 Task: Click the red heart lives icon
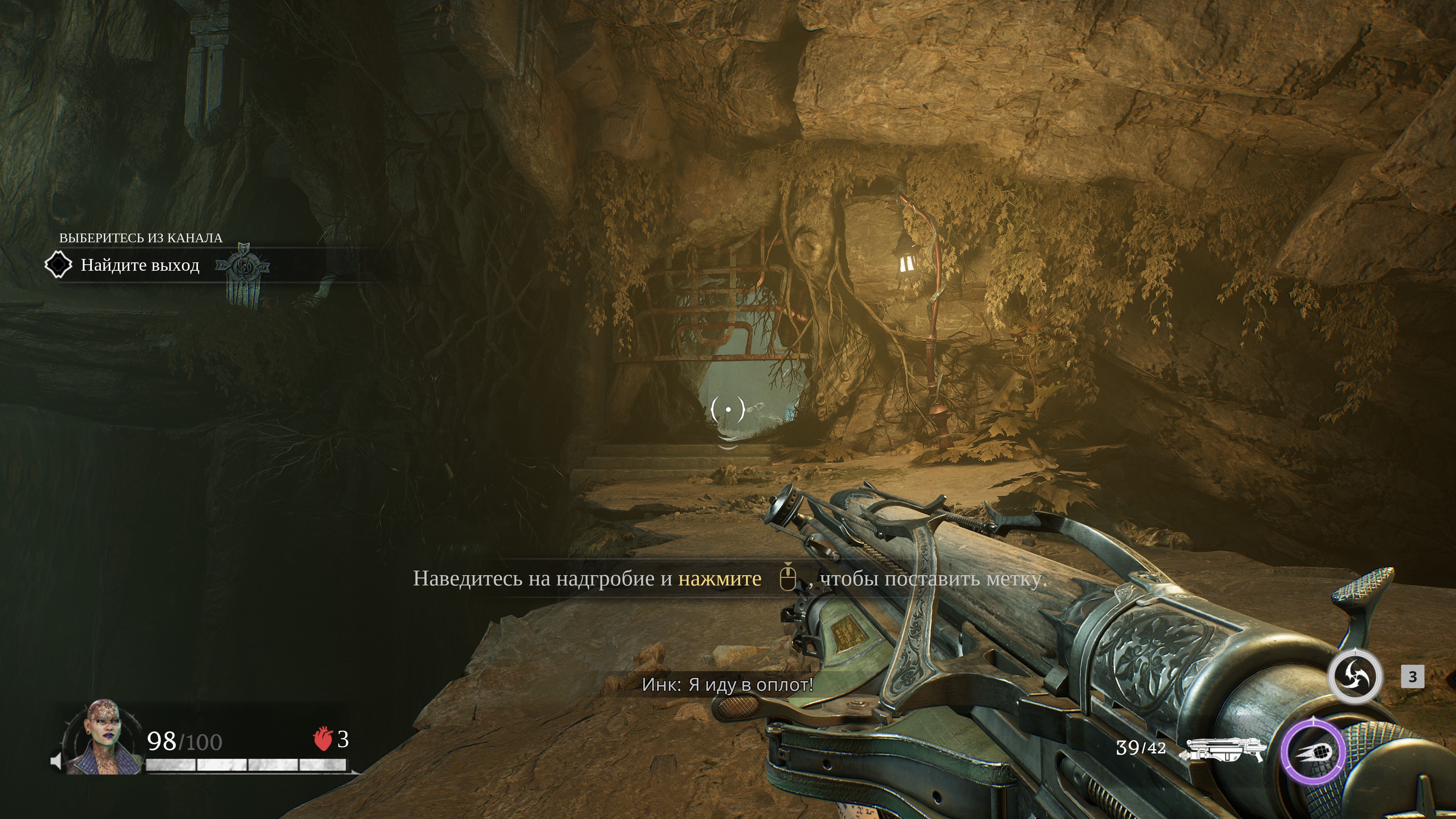click(x=322, y=739)
